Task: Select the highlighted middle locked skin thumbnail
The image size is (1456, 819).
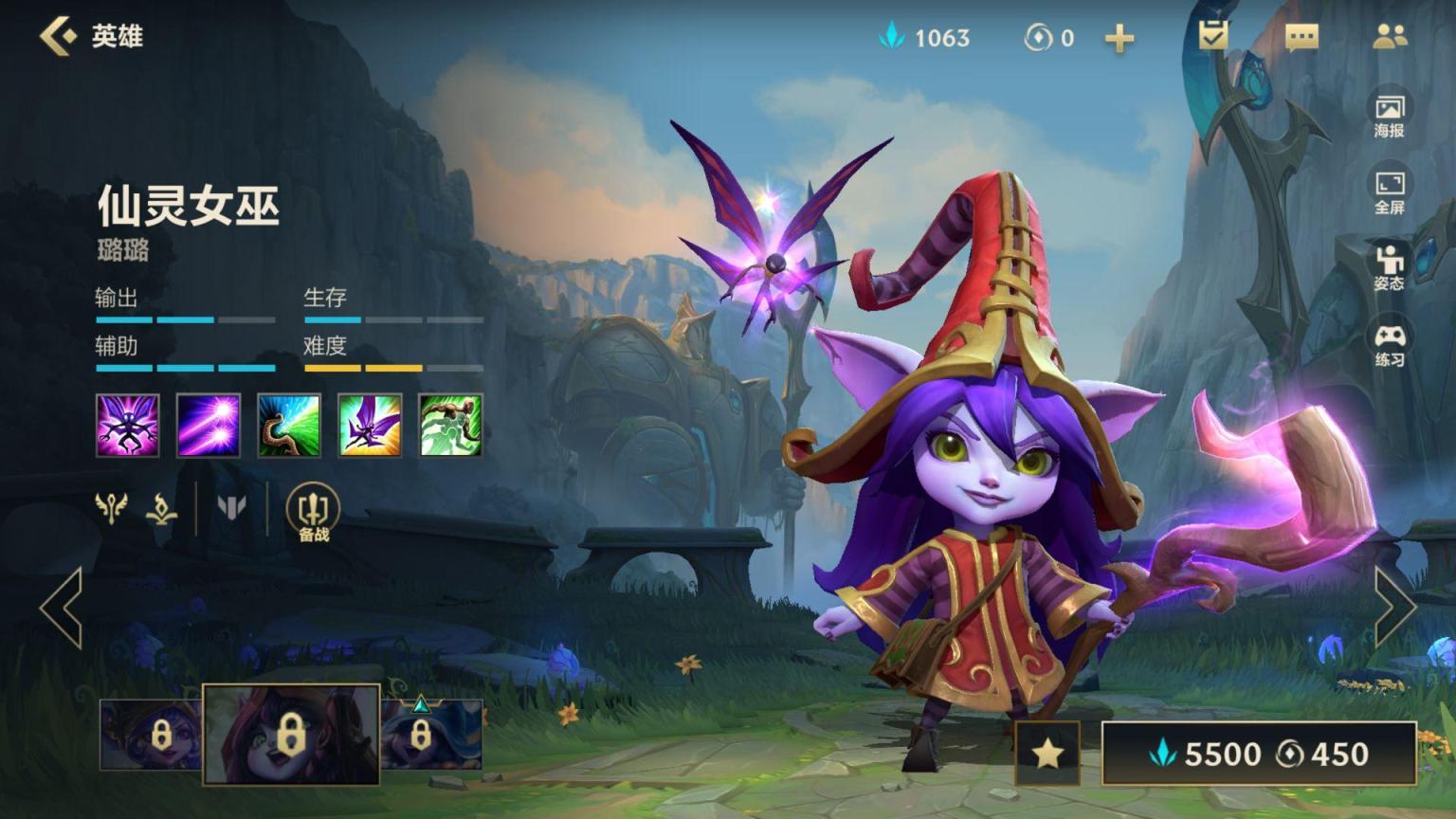Action: click(x=292, y=734)
